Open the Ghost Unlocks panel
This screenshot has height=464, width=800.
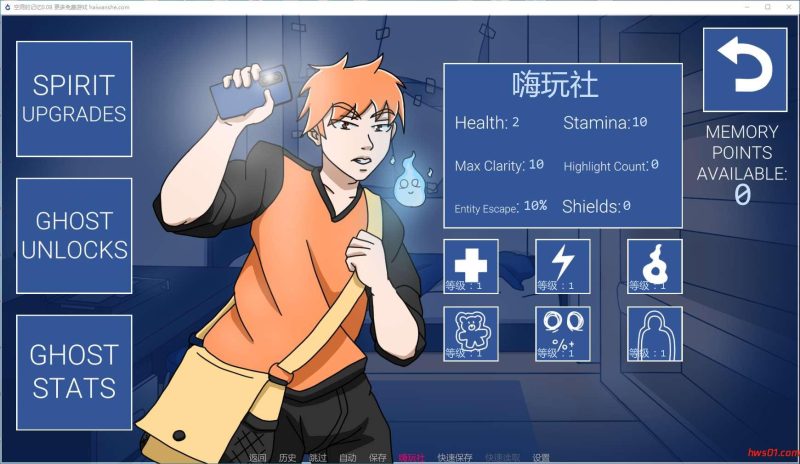click(x=74, y=235)
